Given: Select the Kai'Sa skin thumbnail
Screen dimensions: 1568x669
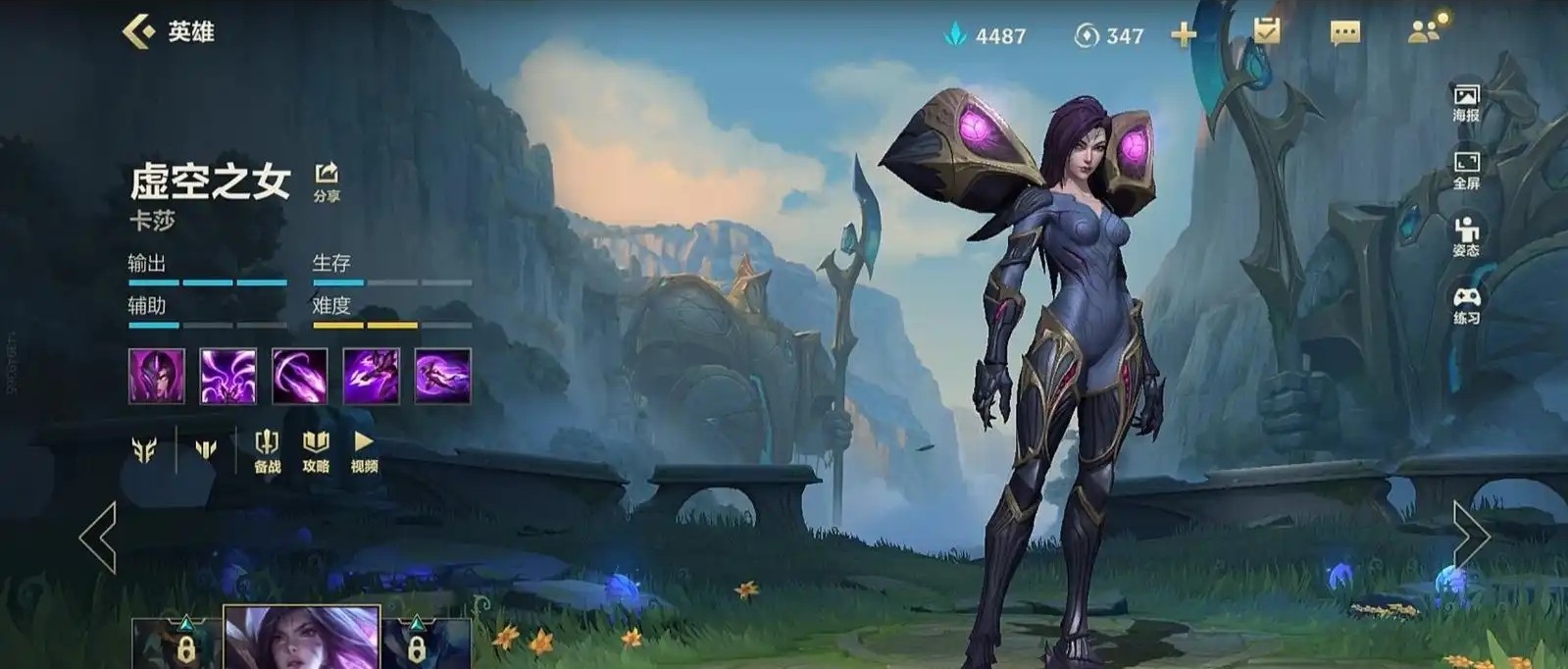Looking at the screenshot, I should 301,638.
